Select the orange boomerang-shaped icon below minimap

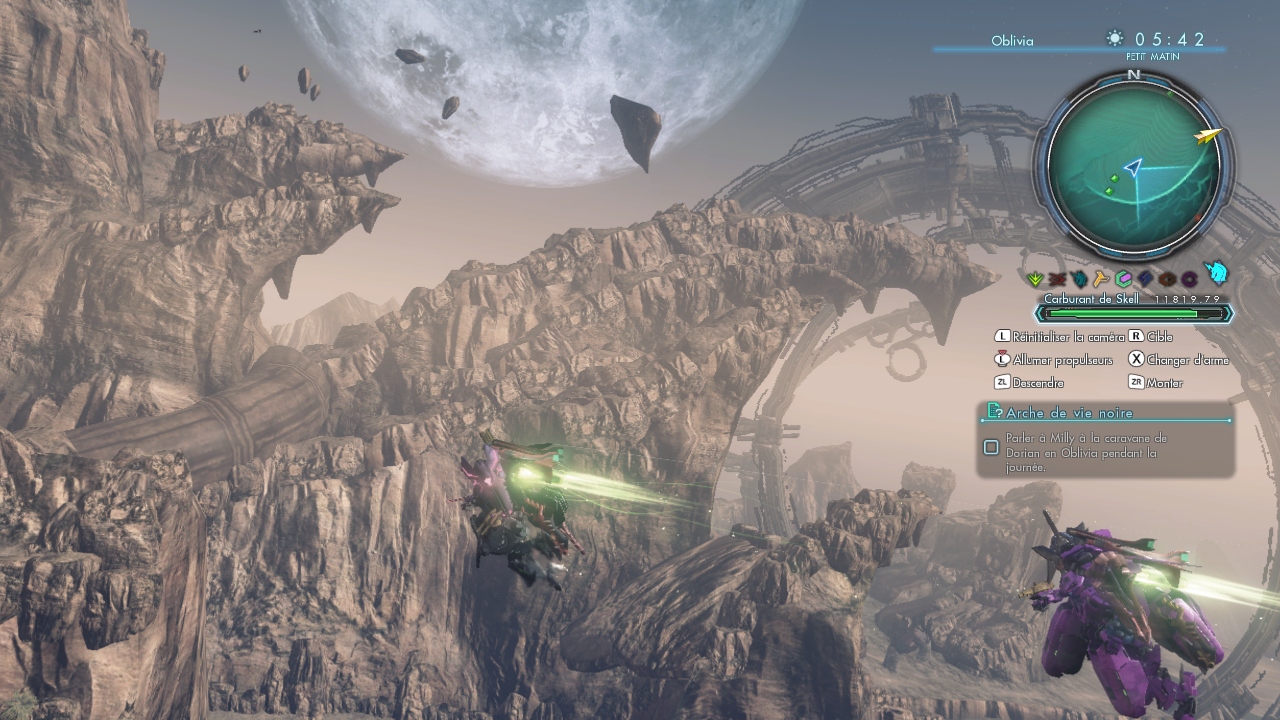(1101, 279)
